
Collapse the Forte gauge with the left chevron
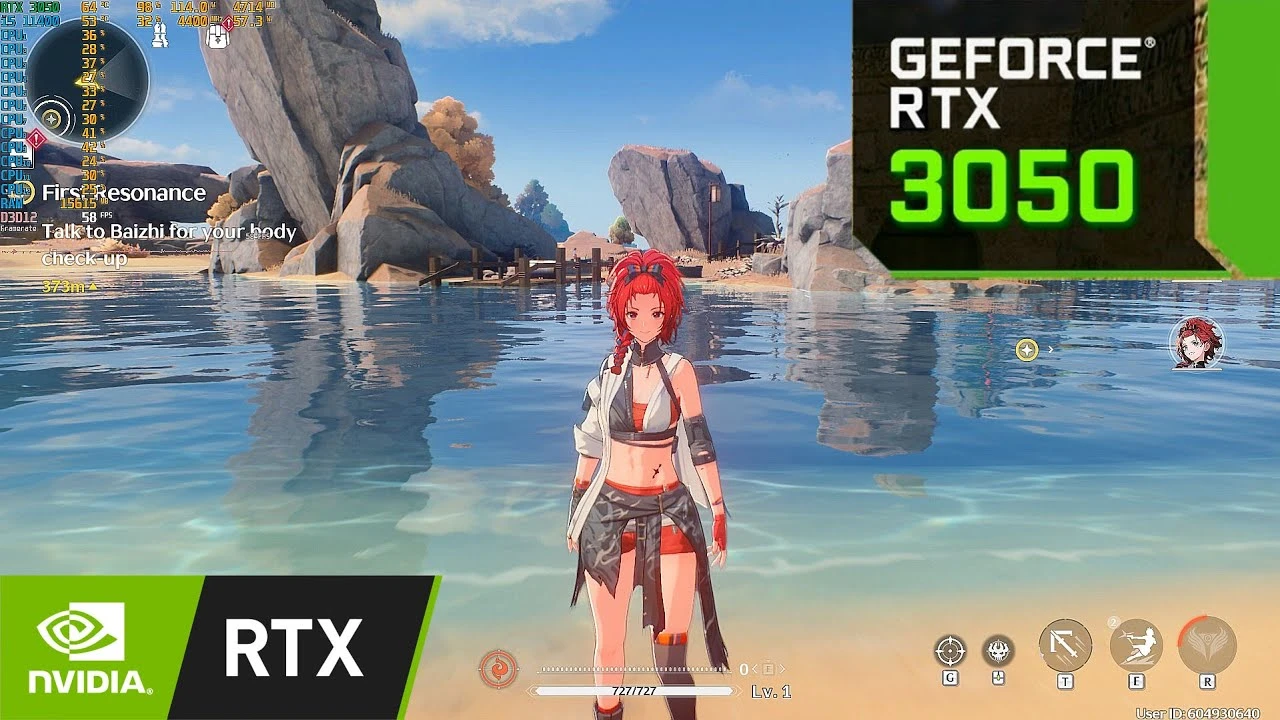755,669
